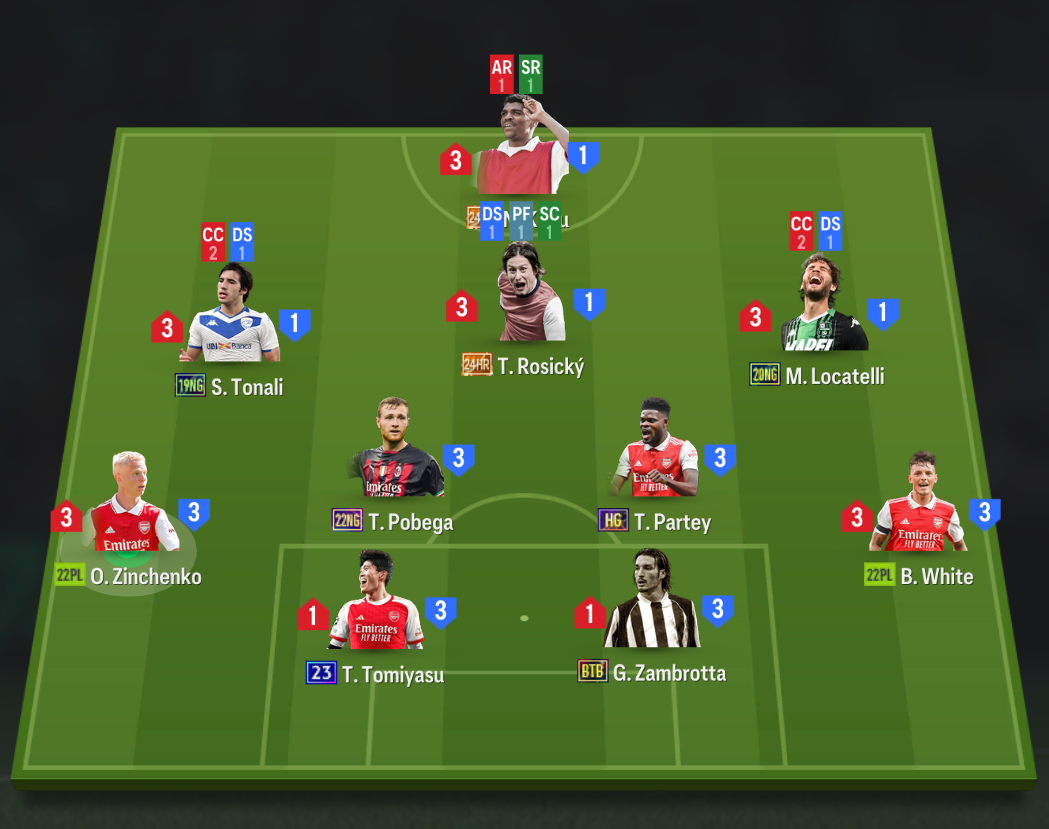Pick G. Zambrotta in defence
The width and height of the screenshot is (1049, 829).
click(651, 604)
